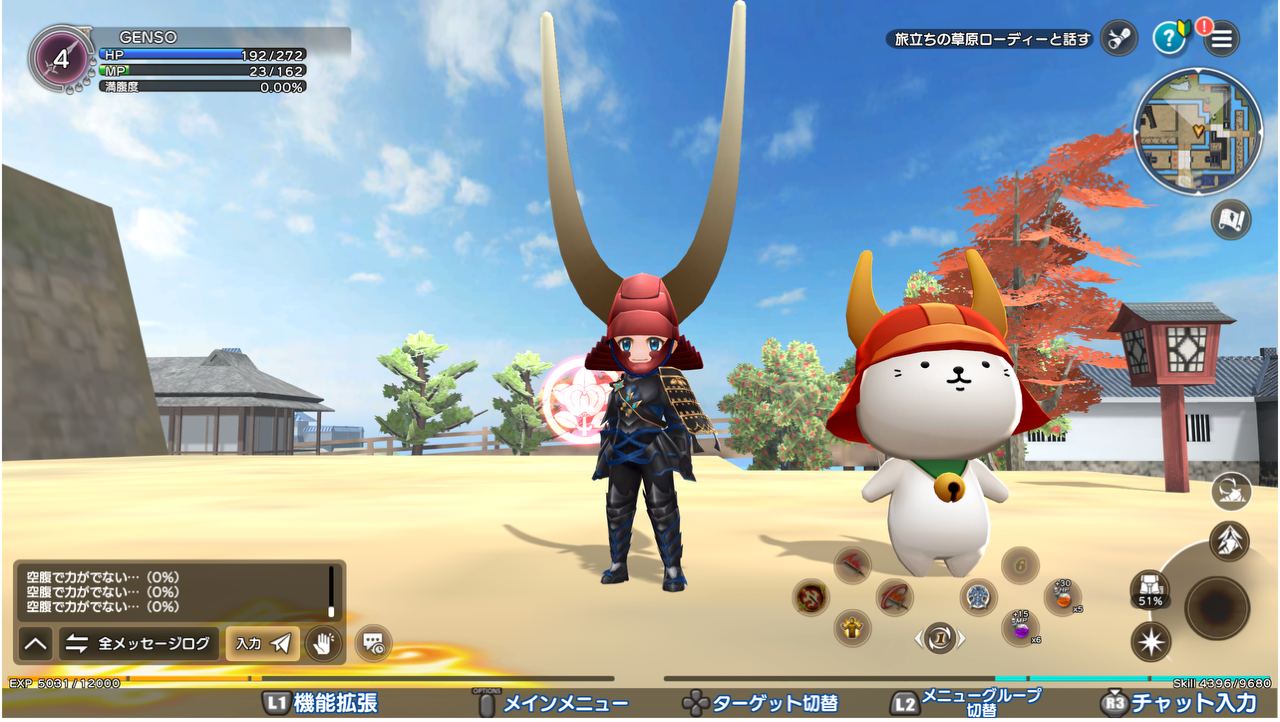Open the chat history bubble icon
1280x722 pixels.
(372, 643)
